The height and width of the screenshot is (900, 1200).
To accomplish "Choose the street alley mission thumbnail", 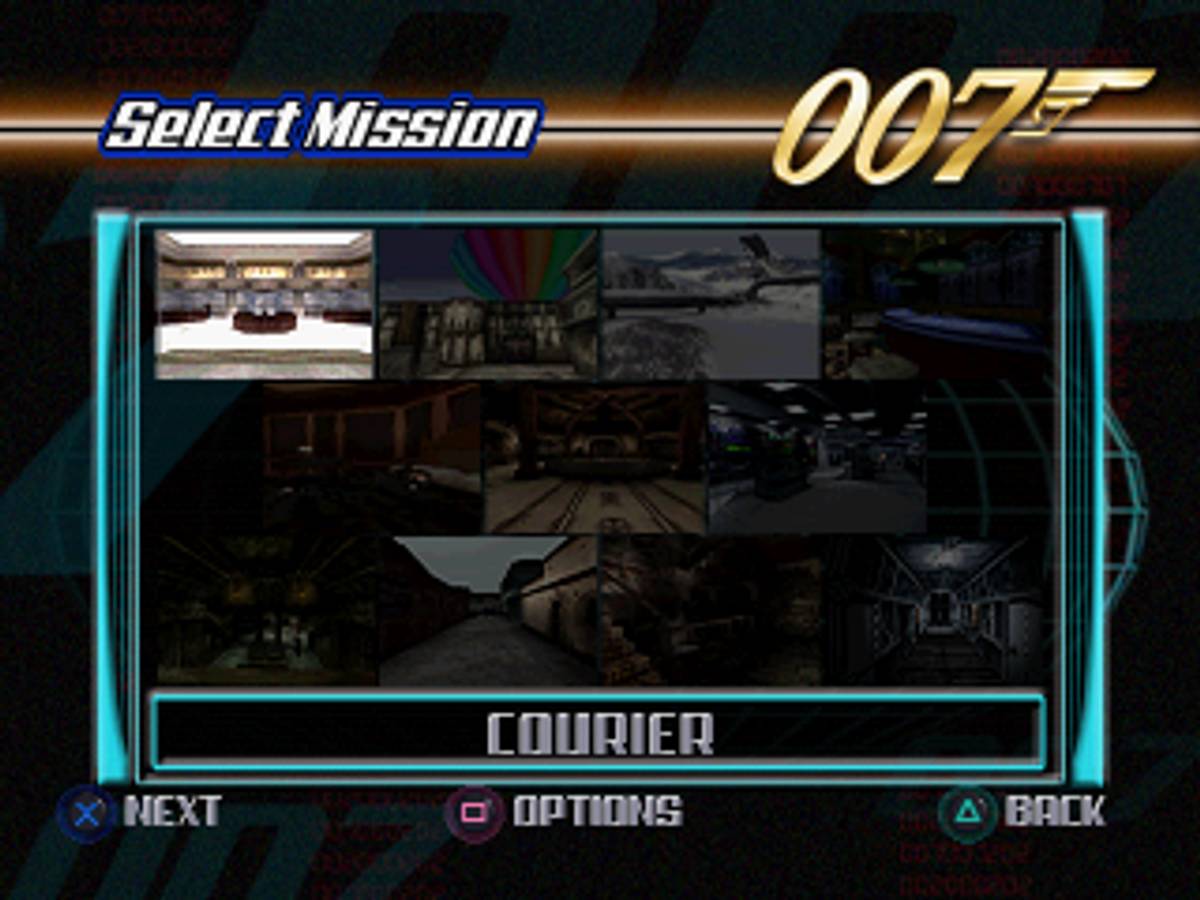I will 489,610.
